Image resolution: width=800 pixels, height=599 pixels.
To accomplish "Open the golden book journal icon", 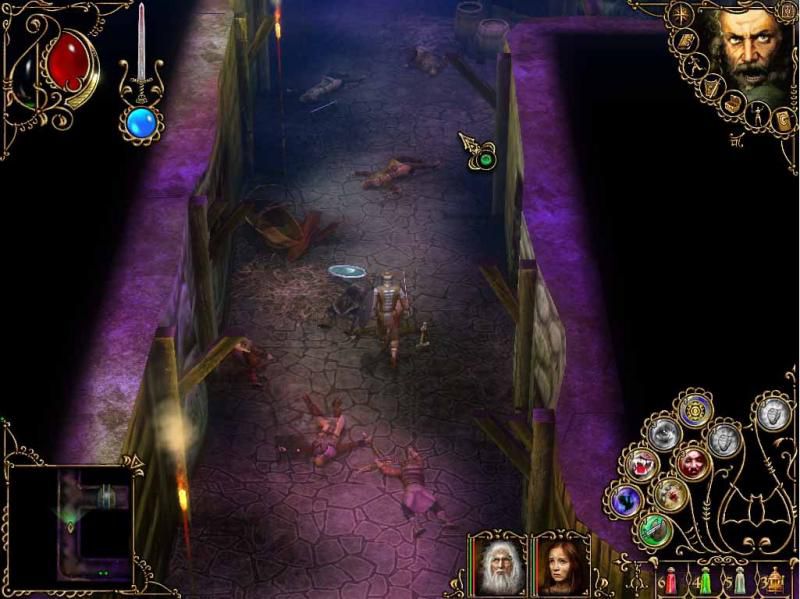I will [686, 41].
